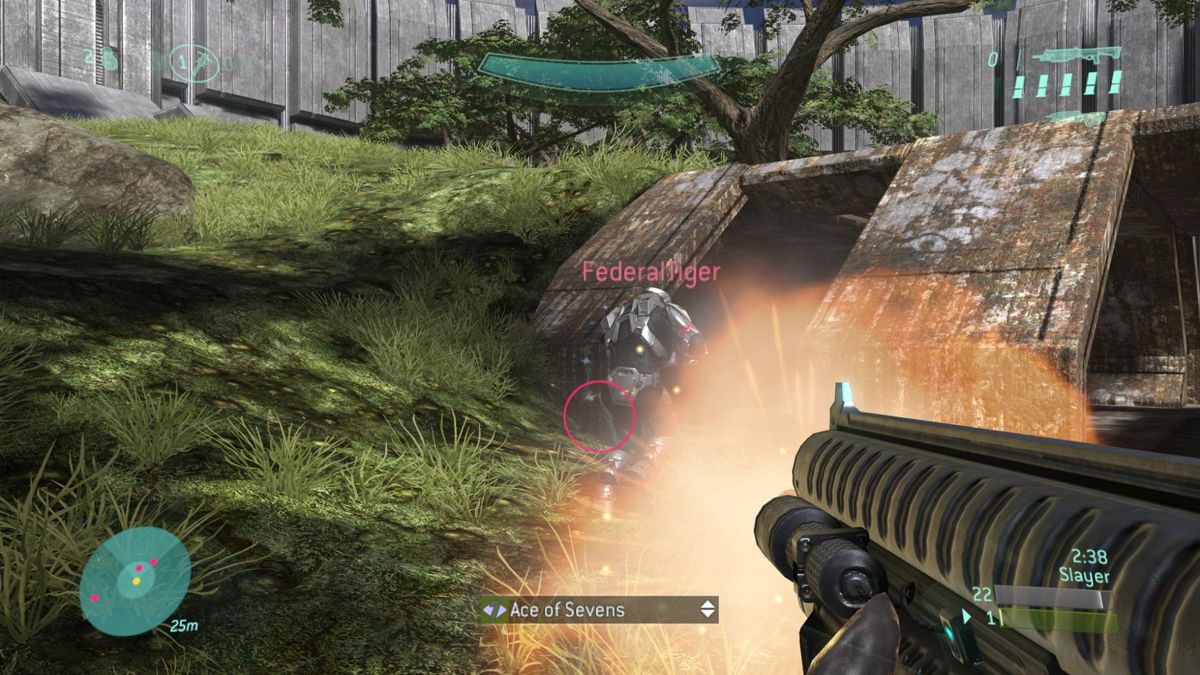Click the shotgun weapon icon
Viewport: 1200px width, 675px height.
[x=1067, y=56]
